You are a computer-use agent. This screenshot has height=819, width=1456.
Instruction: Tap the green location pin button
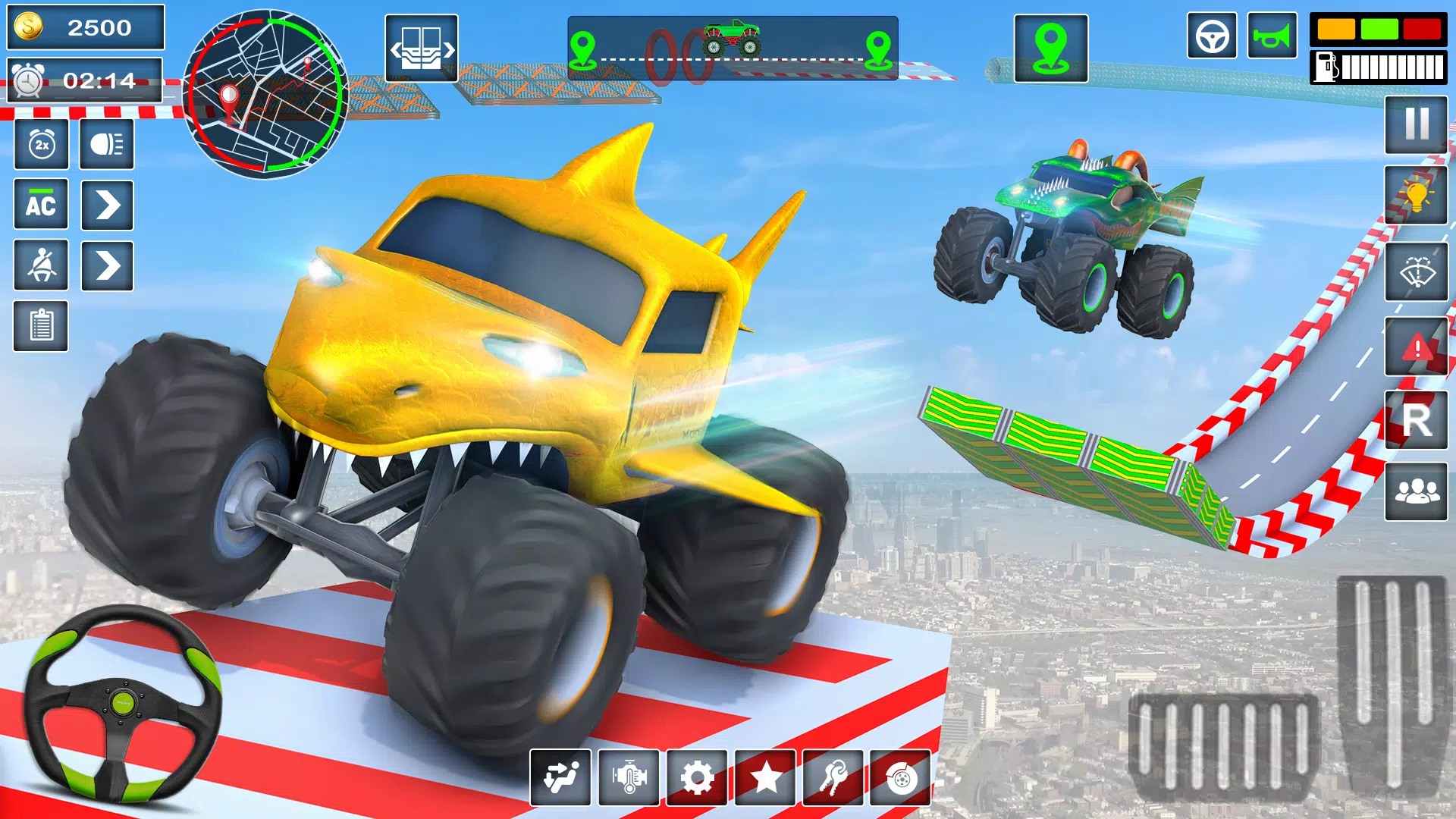click(1050, 49)
